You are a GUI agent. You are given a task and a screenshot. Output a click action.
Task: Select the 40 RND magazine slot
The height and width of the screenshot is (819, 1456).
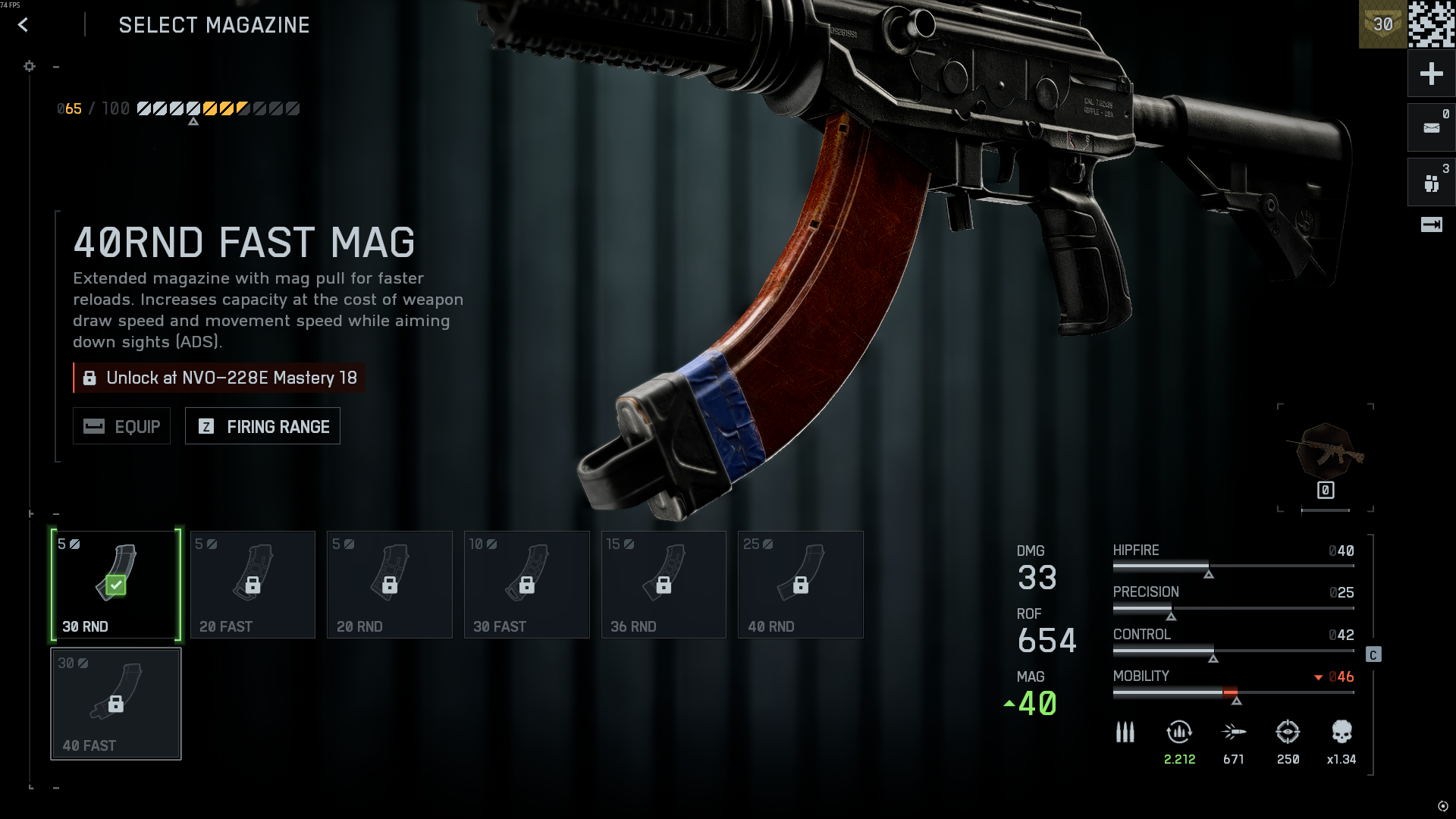[801, 585]
